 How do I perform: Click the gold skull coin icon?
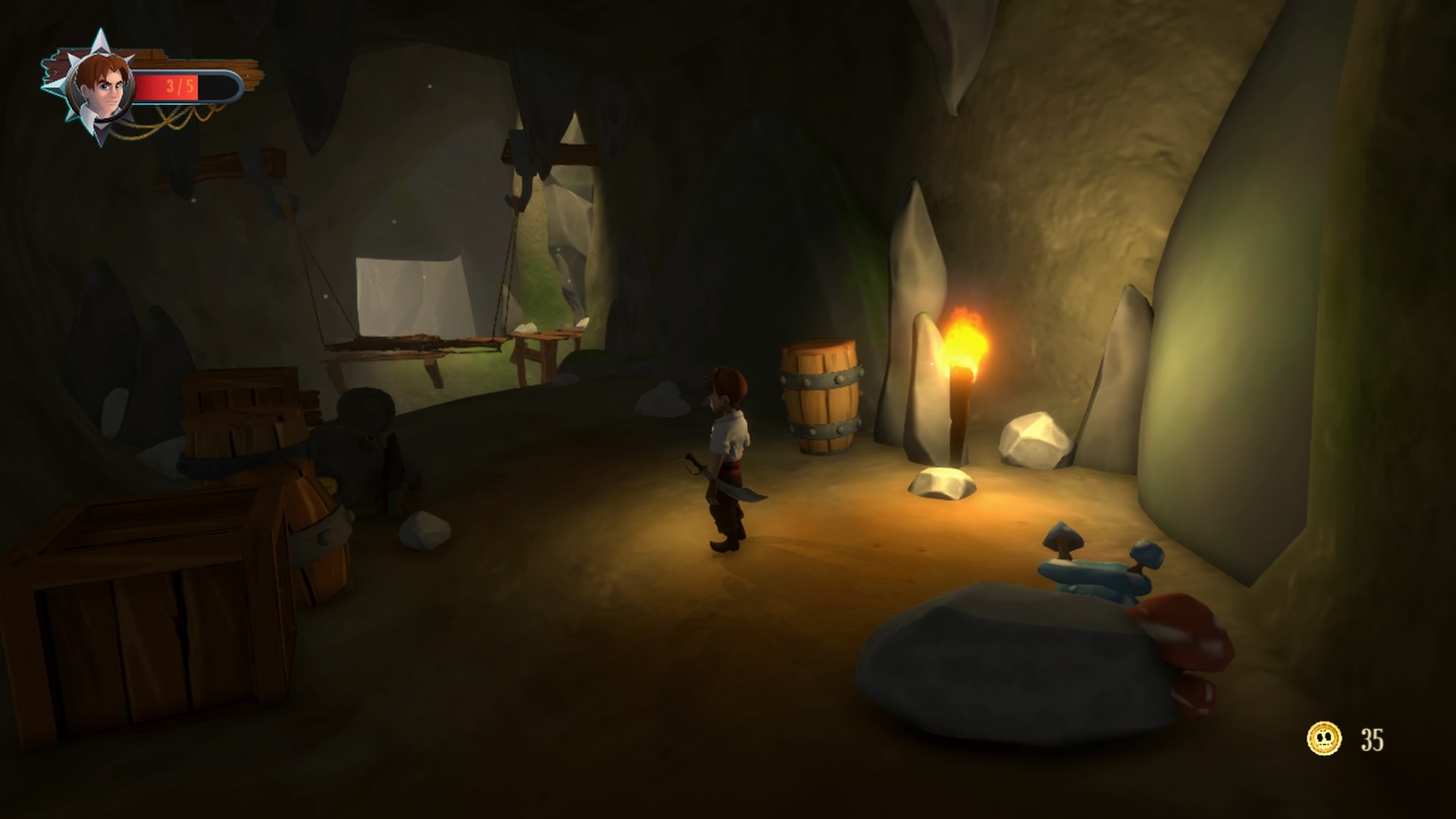pos(1324,738)
